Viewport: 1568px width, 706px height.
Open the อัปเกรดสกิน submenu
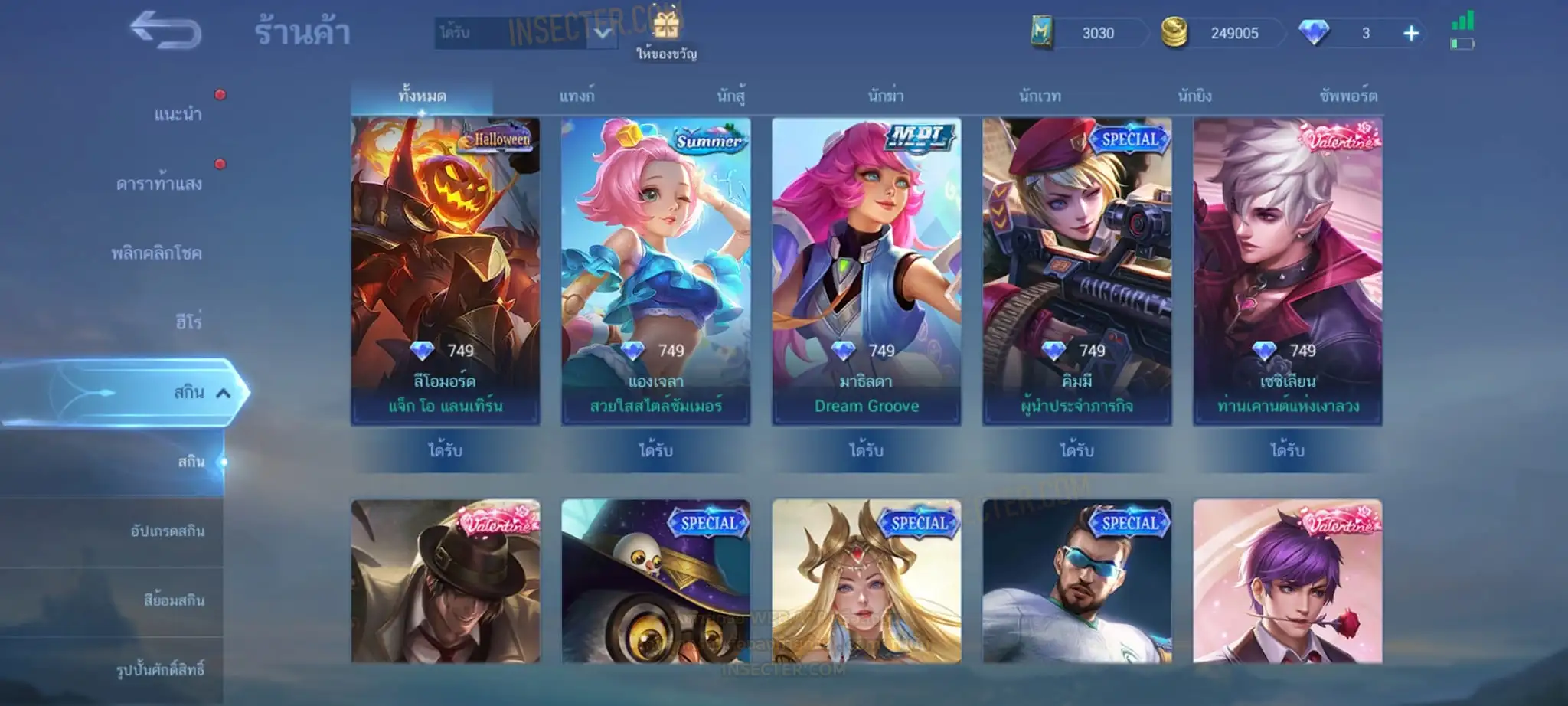pyautogui.click(x=167, y=531)
